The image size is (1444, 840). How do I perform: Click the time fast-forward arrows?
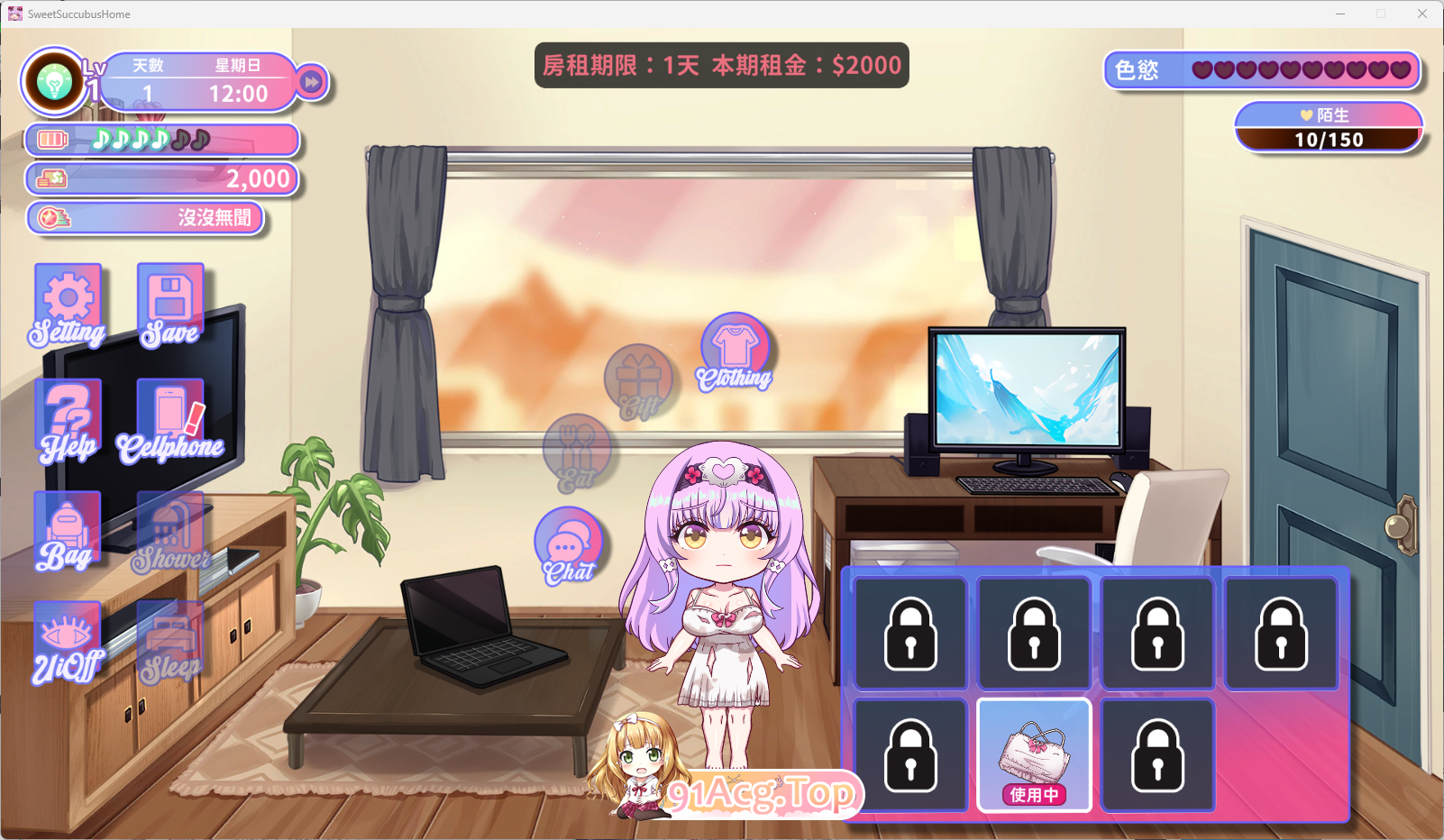pos(312,81)
